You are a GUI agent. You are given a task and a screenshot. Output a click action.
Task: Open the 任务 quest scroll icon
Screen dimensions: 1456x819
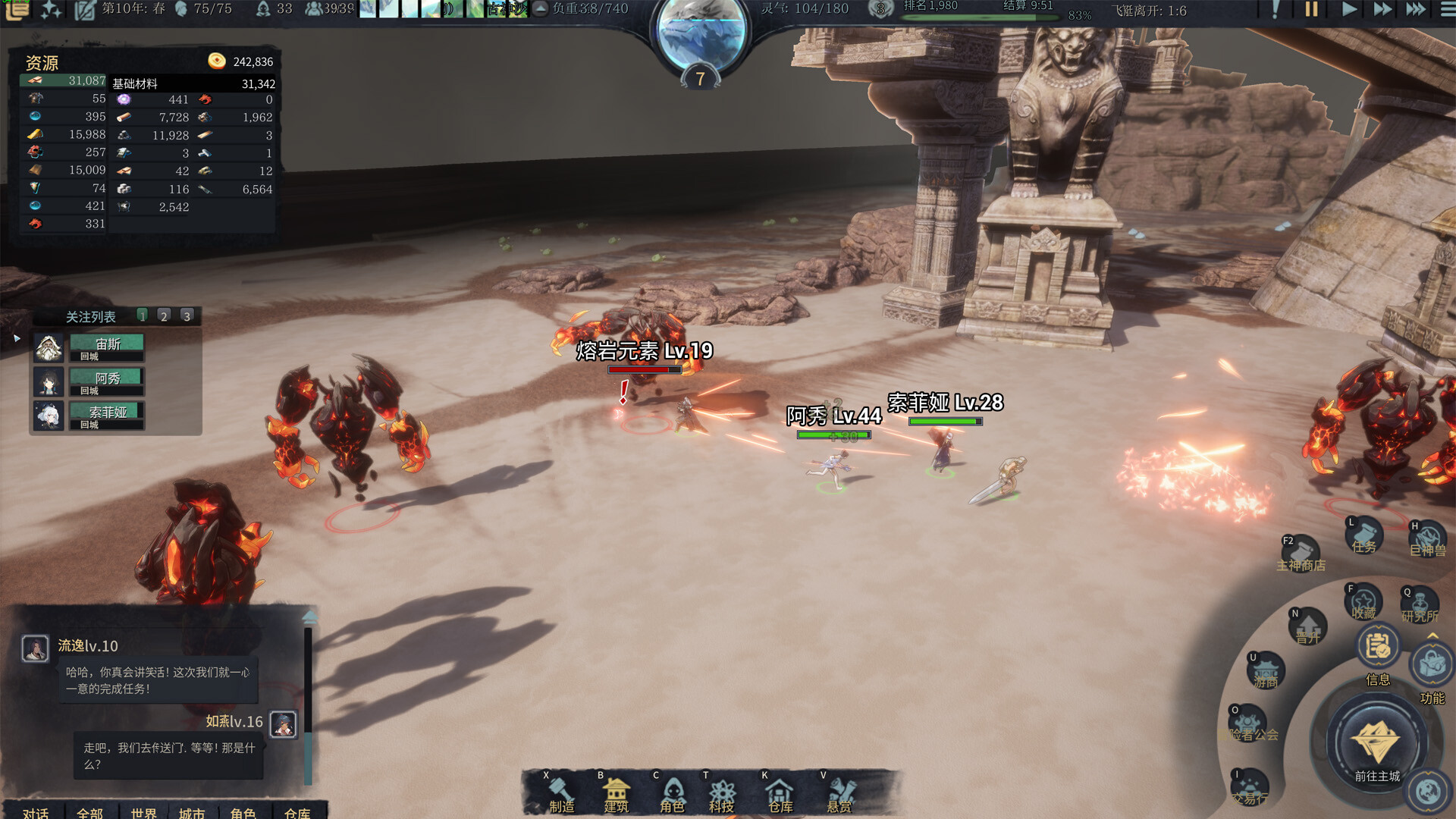tap(1363, 535)
